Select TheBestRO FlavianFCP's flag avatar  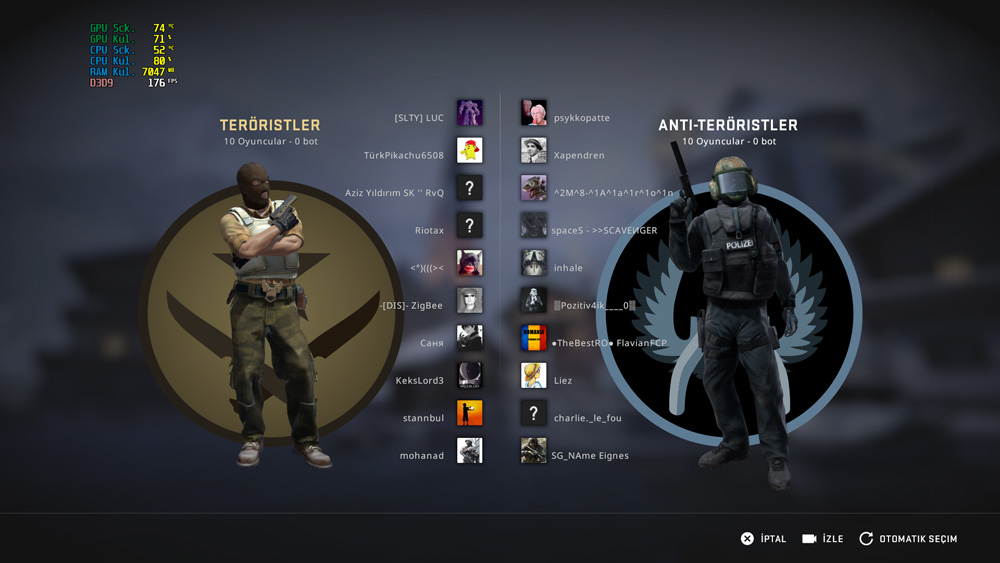[x=533, y=338]
